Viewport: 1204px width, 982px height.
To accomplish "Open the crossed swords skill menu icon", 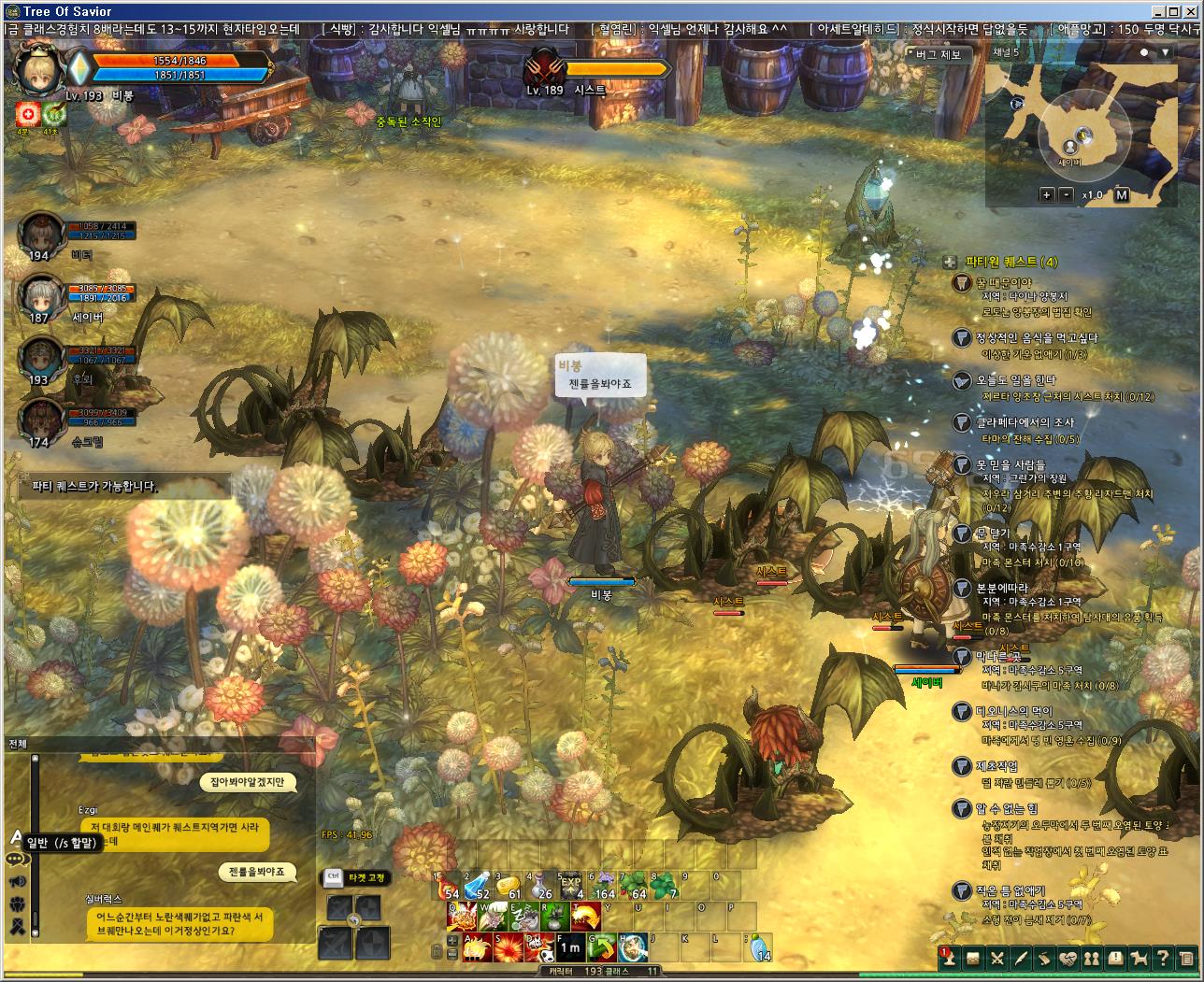I will 996,958.
